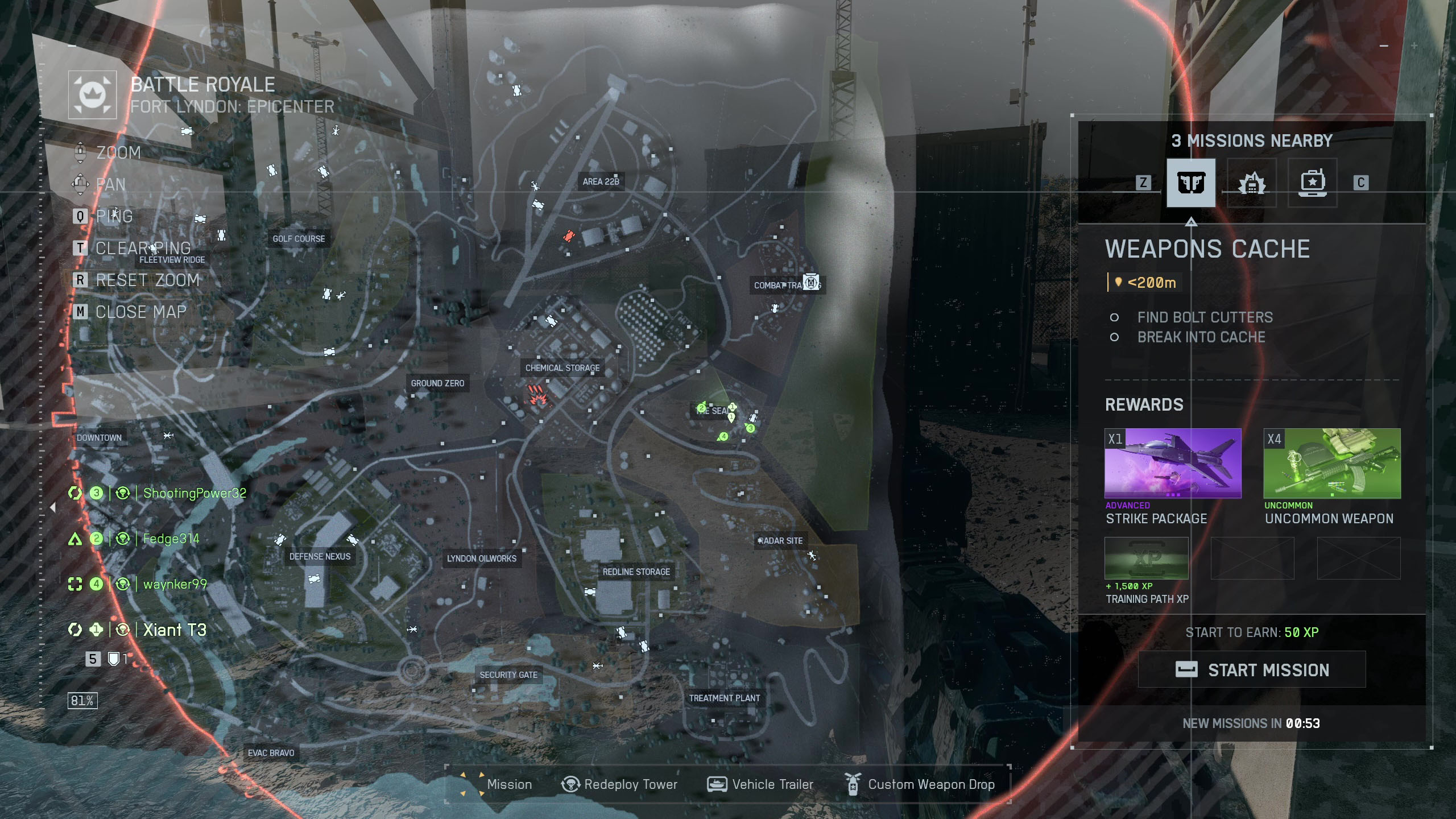Choose the Security Gate map label
The height and width of the screenshot is (819, 1456).
[508, 675]
